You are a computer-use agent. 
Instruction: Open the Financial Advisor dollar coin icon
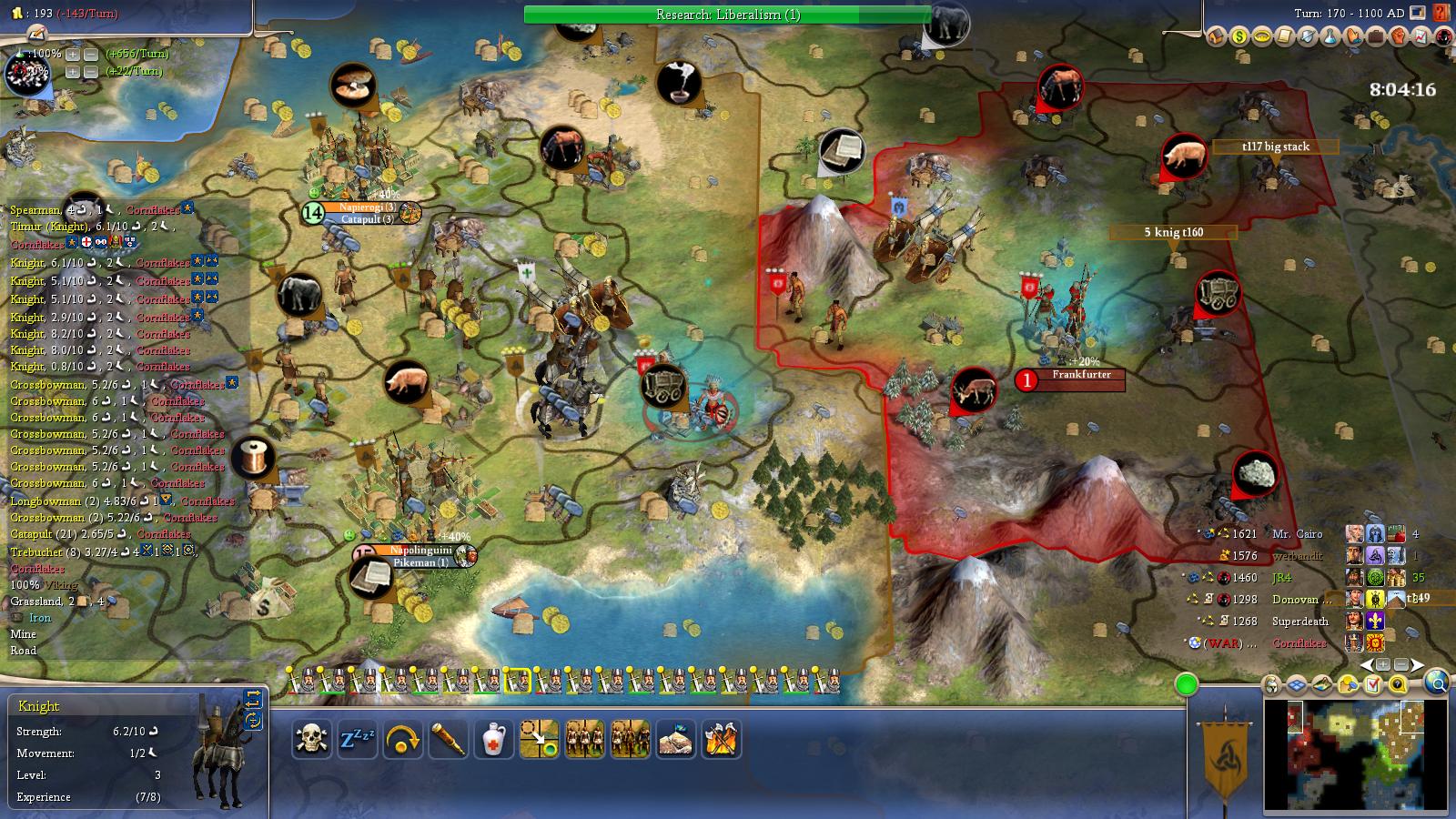pos(1239,38)
